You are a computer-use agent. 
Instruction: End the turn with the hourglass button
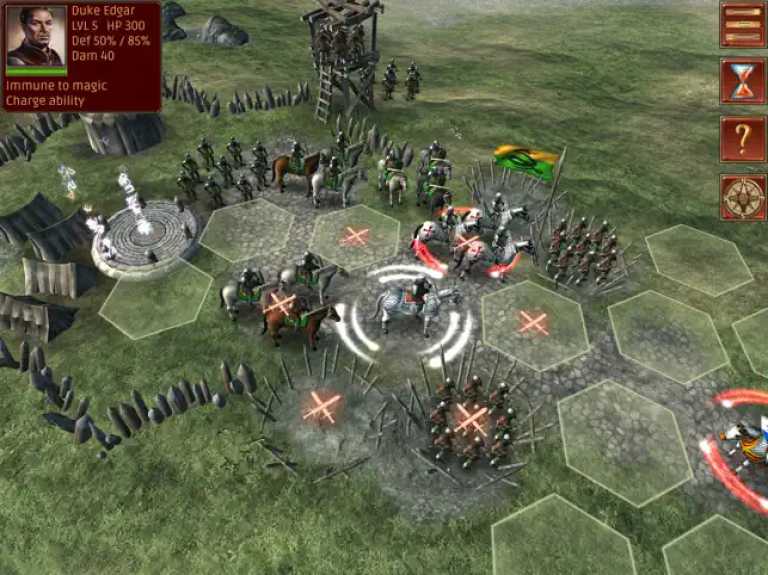click(x=742, y=81)
